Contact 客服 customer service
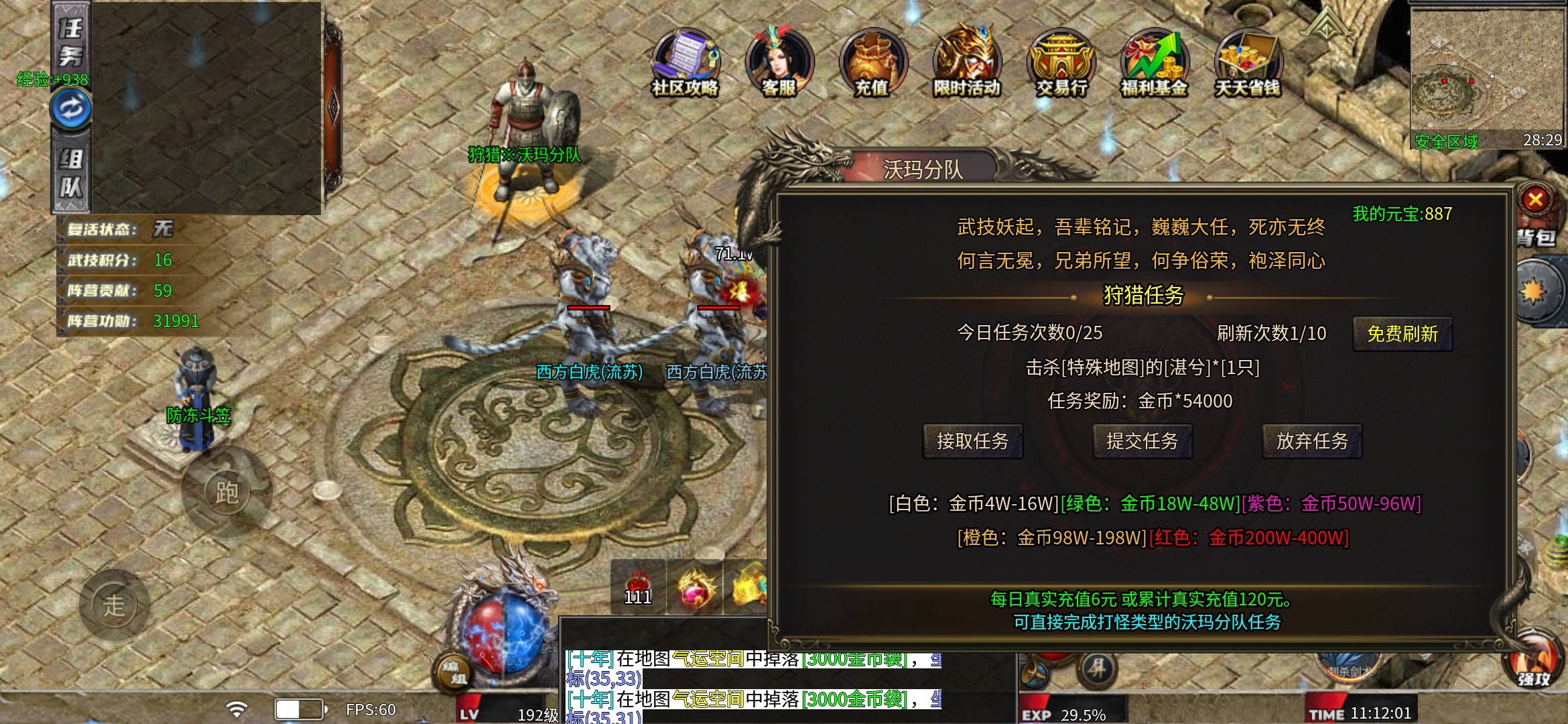This screenshot has width=1568, height=724. point(779,64)
